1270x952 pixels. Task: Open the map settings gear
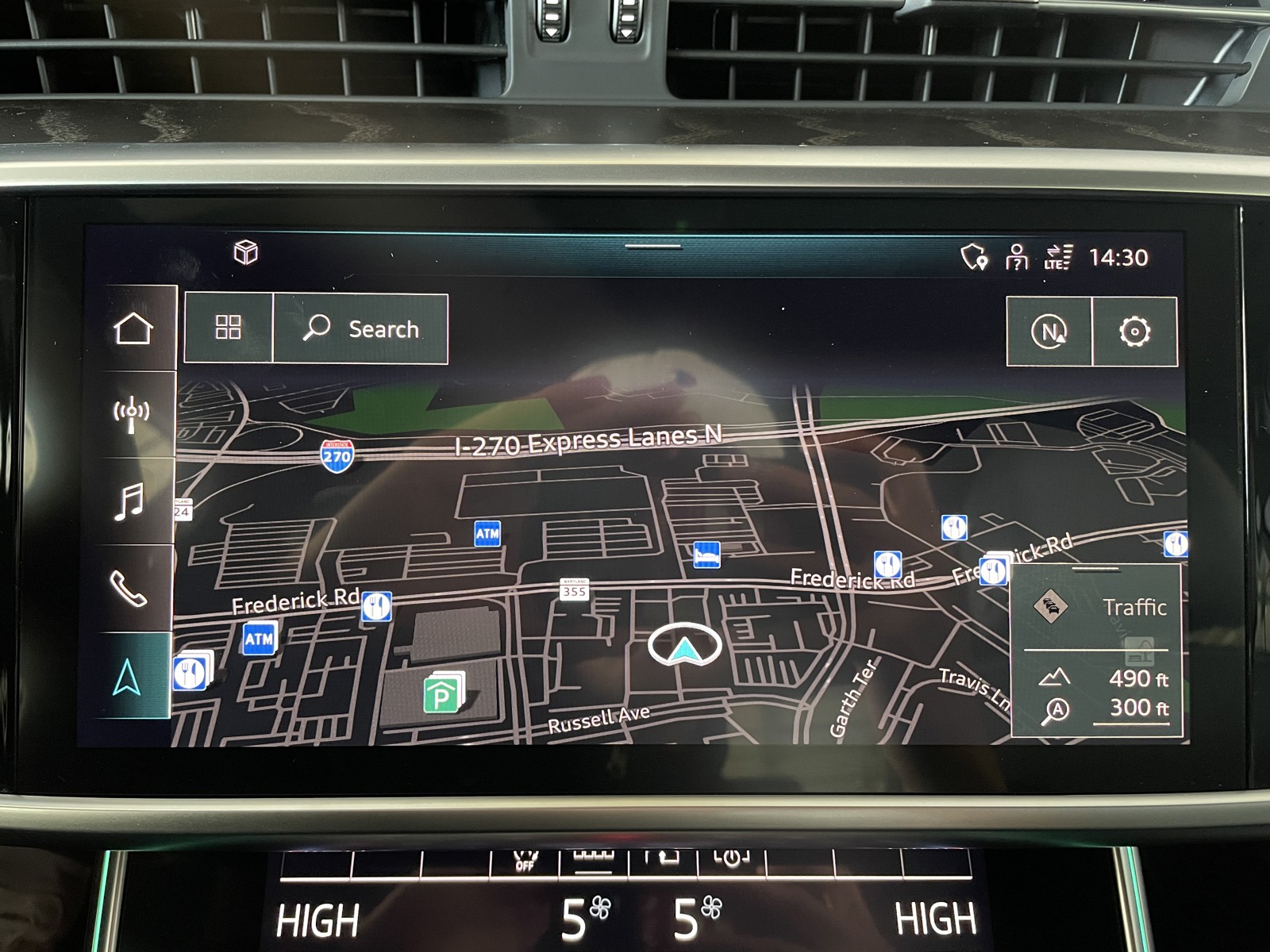coord(1134,332)
